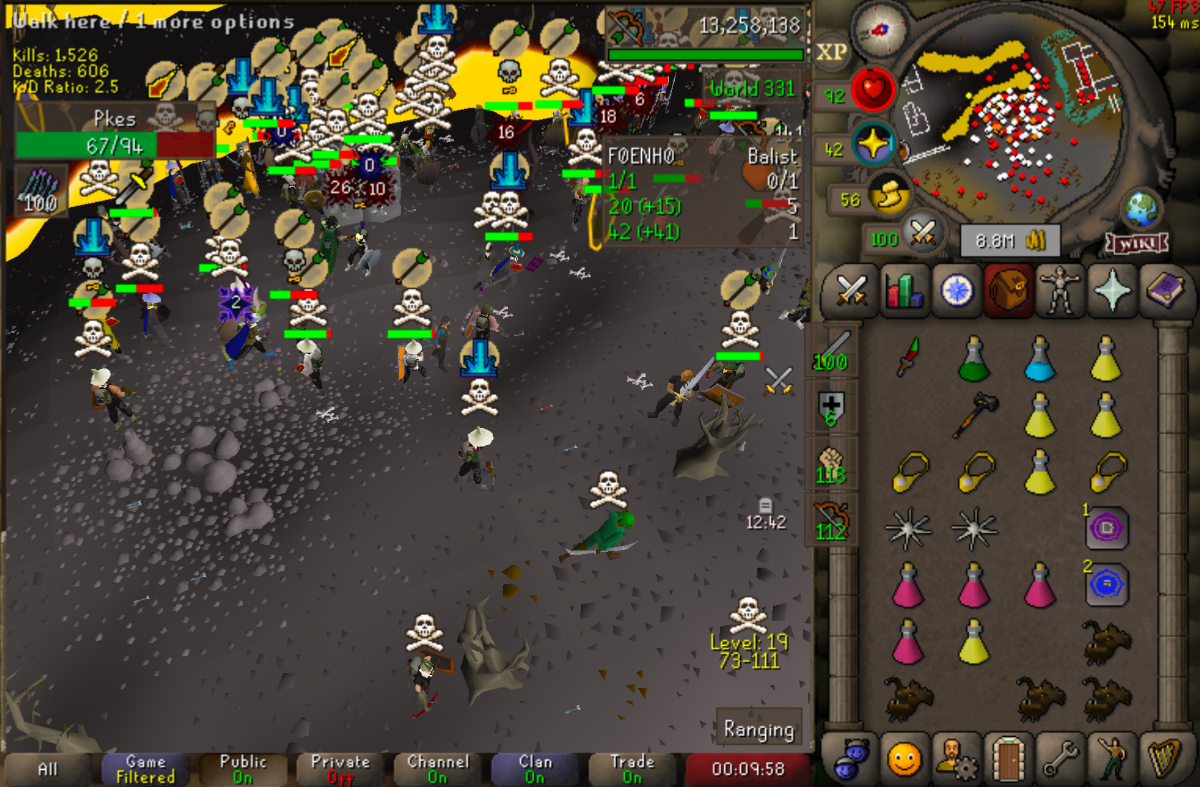Open the Combat Options tab
This screenshot has height=787, width=1200.
[x=851, y=291]
